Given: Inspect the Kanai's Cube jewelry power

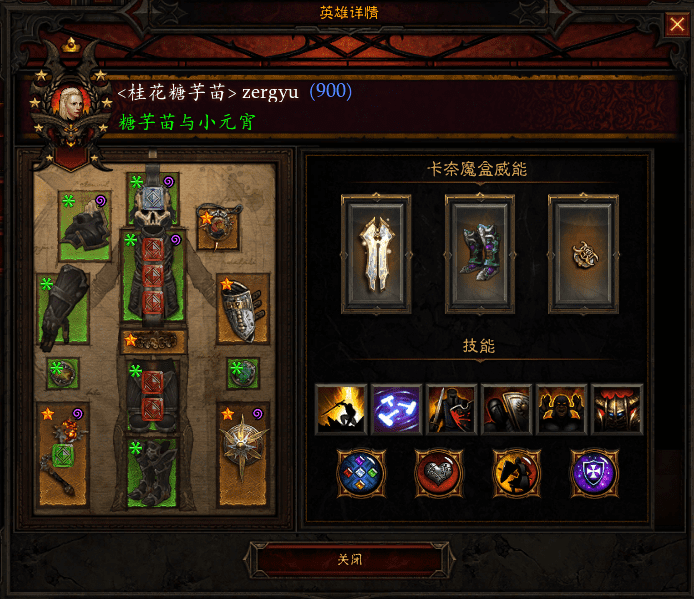Looking at the screenshot, I should (x=583, y=254).
